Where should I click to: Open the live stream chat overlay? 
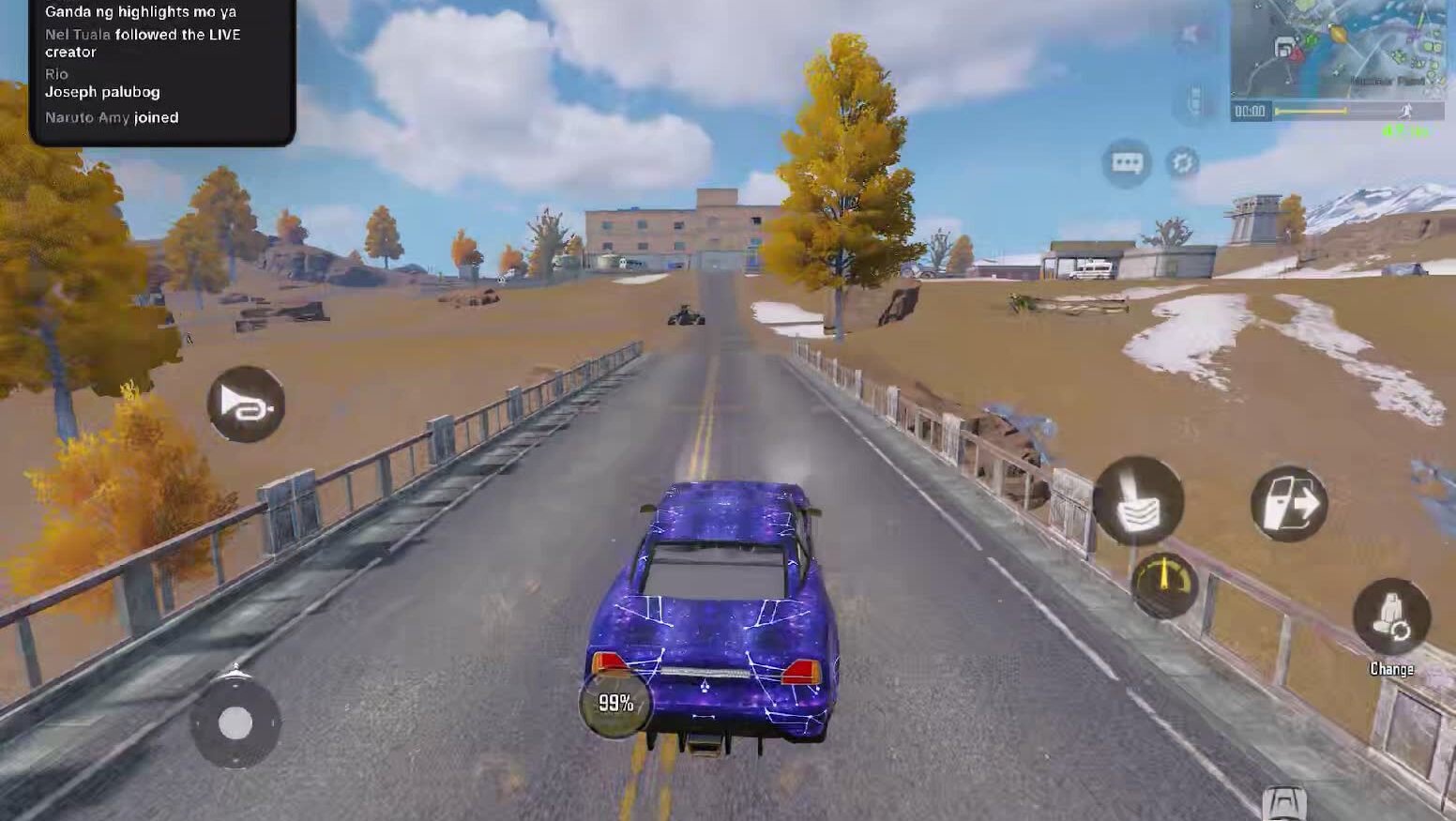pyautogui.click(x=162, y=71)
